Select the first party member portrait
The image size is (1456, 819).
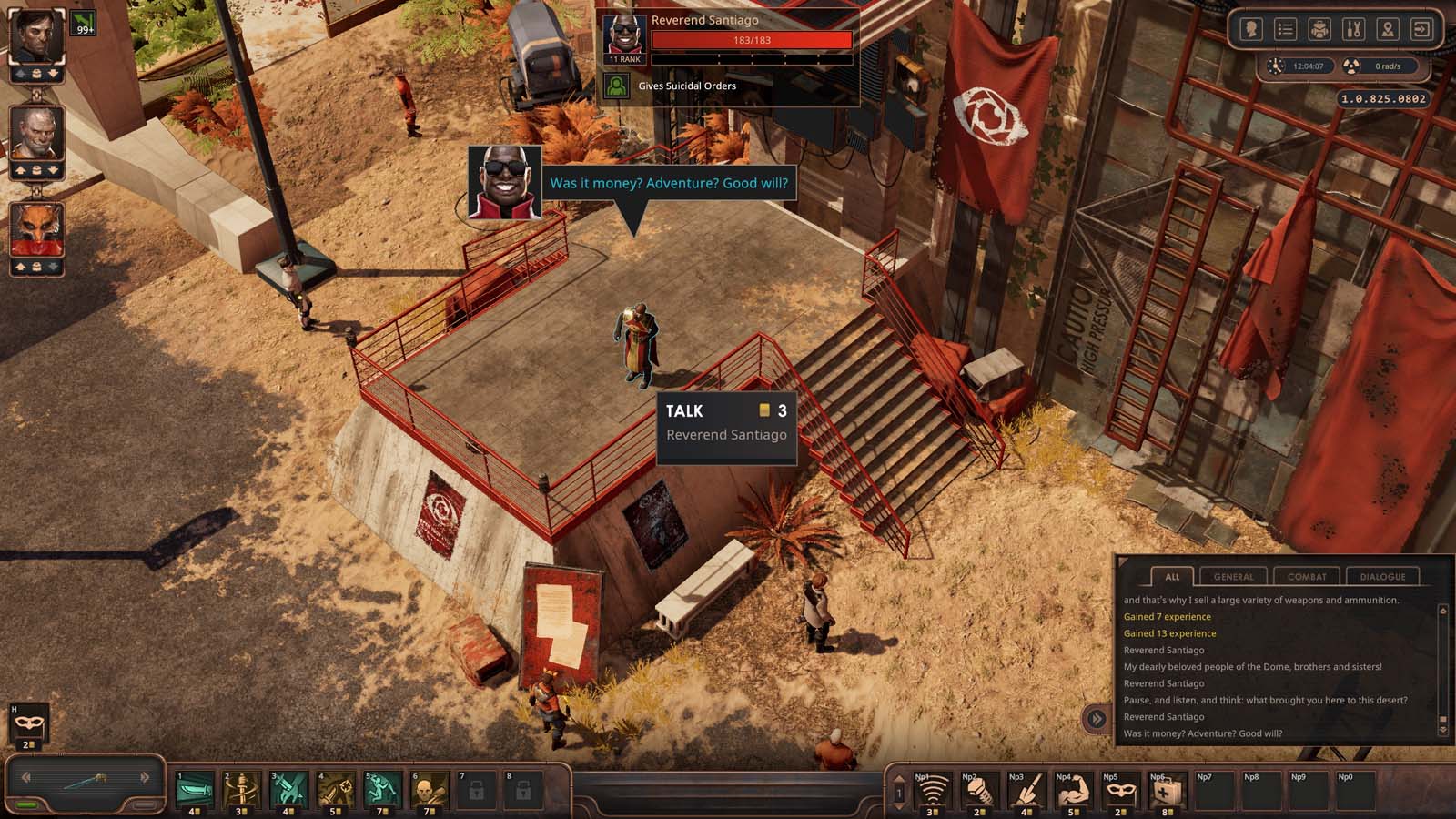(x=36, y=36)
